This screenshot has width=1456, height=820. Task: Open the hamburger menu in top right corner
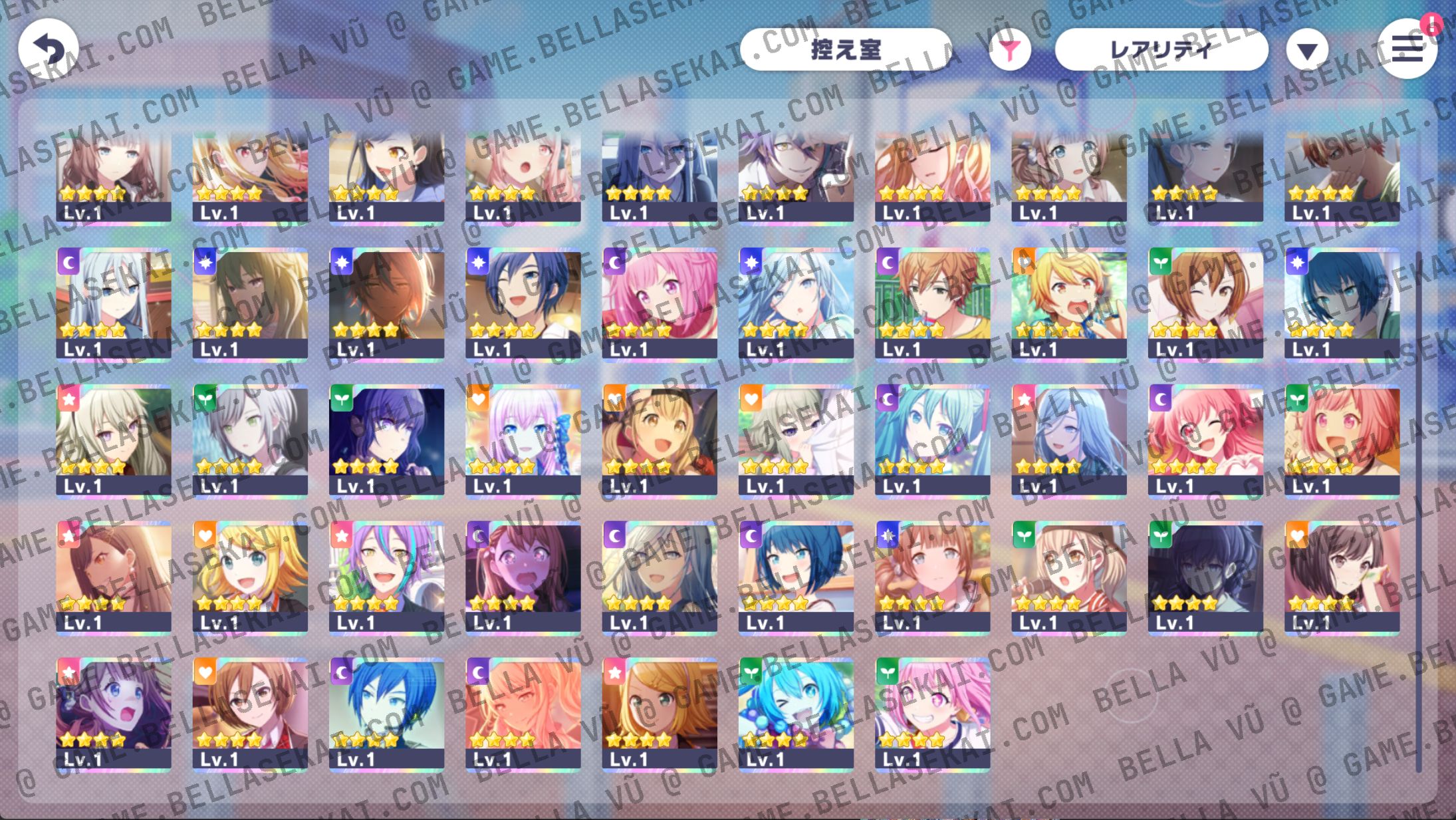point(1406,49)
